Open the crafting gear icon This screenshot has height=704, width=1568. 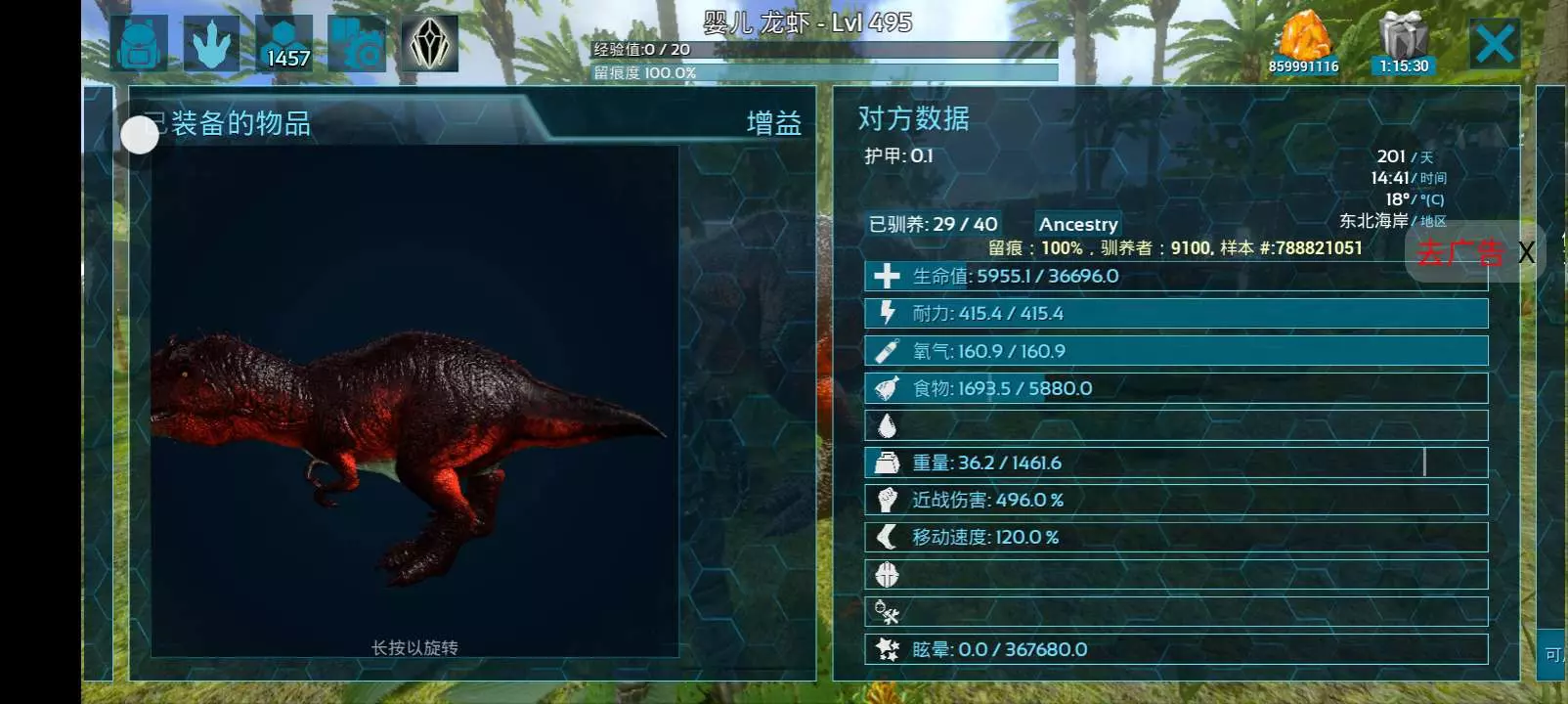357,44
